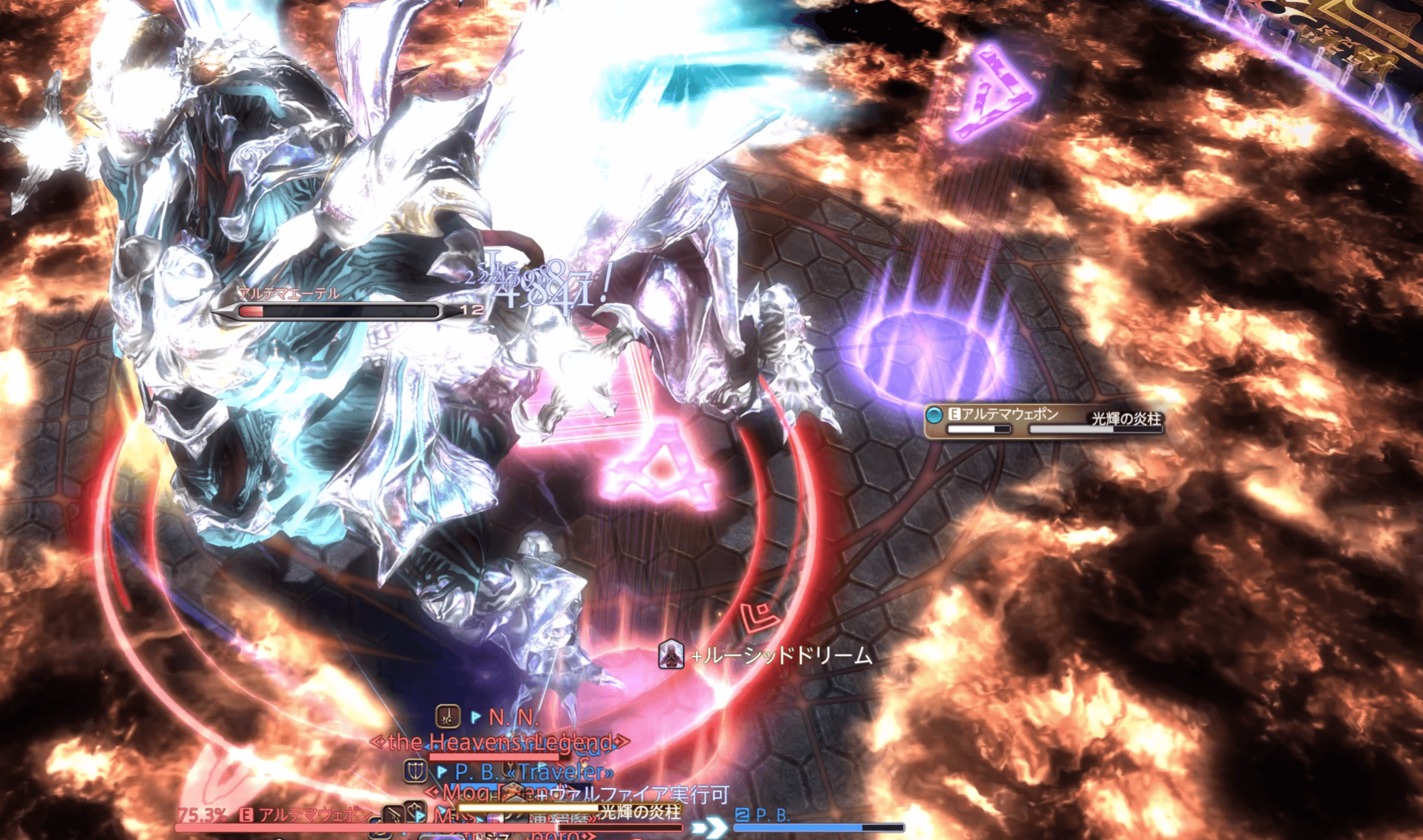Image resolution: width=1423 pixels, height=840 pixels.
Task: Target N. N. via their nameplate
Action: pyautogui.click(x=513, y=717)
